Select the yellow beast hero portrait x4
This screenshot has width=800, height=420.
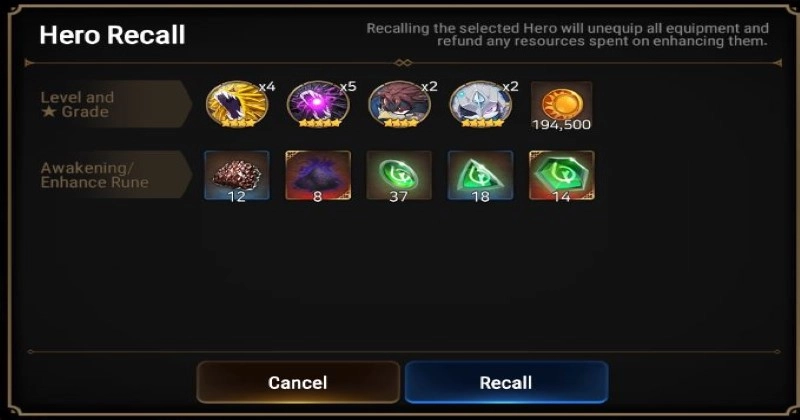click(x=236, y=105)
